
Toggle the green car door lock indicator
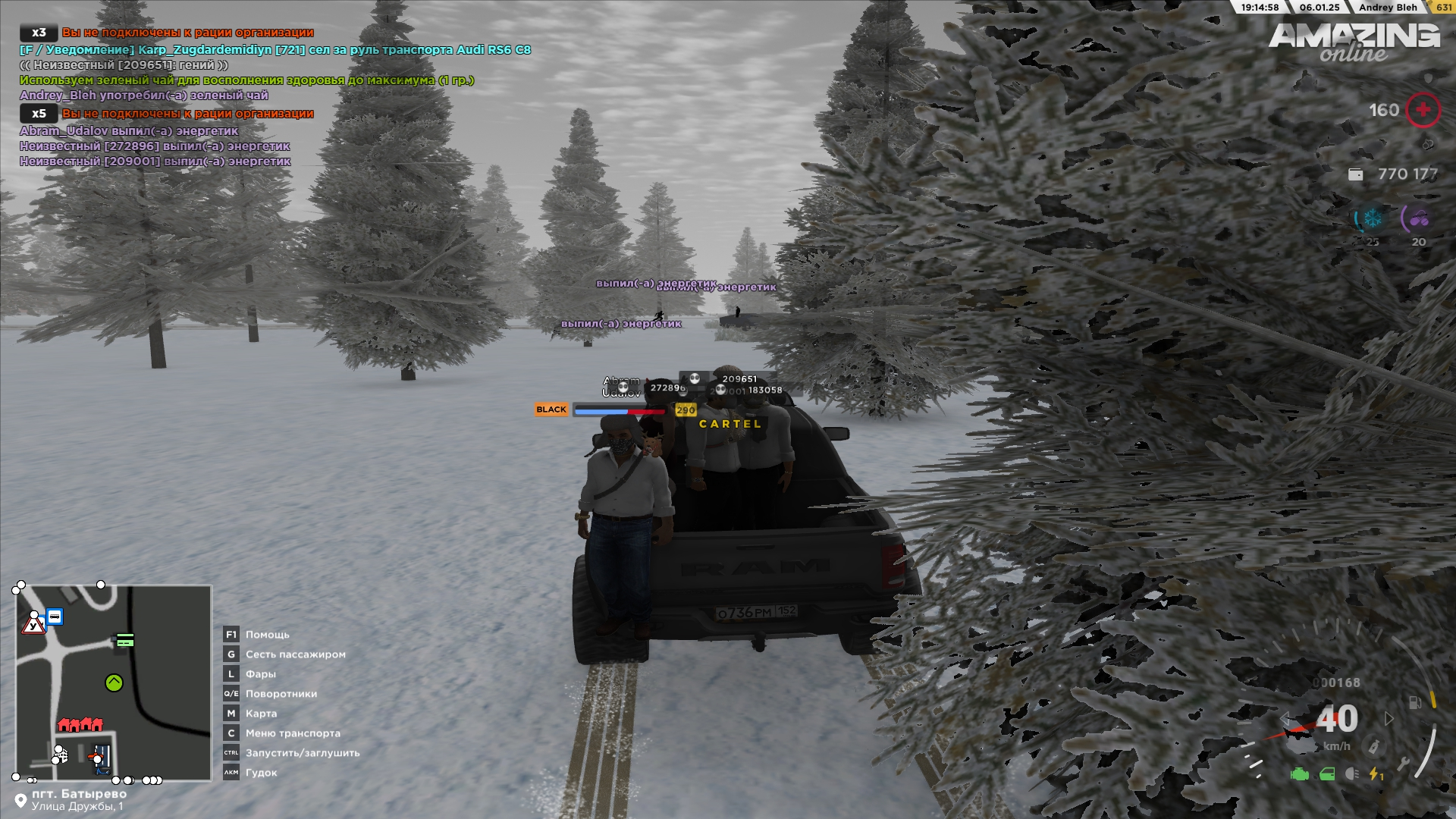pyautogui.click(x=1327, y=774)
